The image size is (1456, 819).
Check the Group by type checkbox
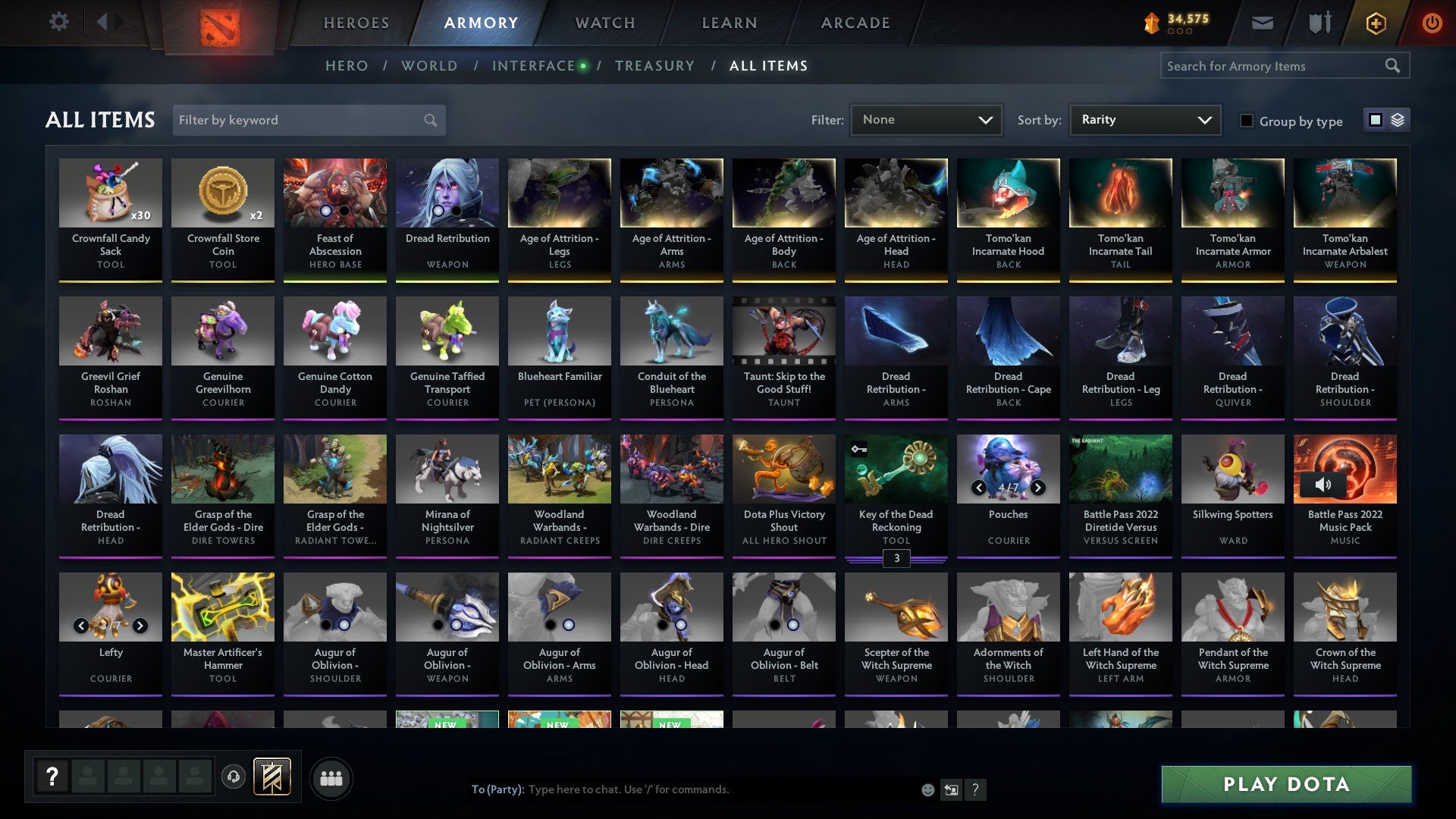point(1246,121)
